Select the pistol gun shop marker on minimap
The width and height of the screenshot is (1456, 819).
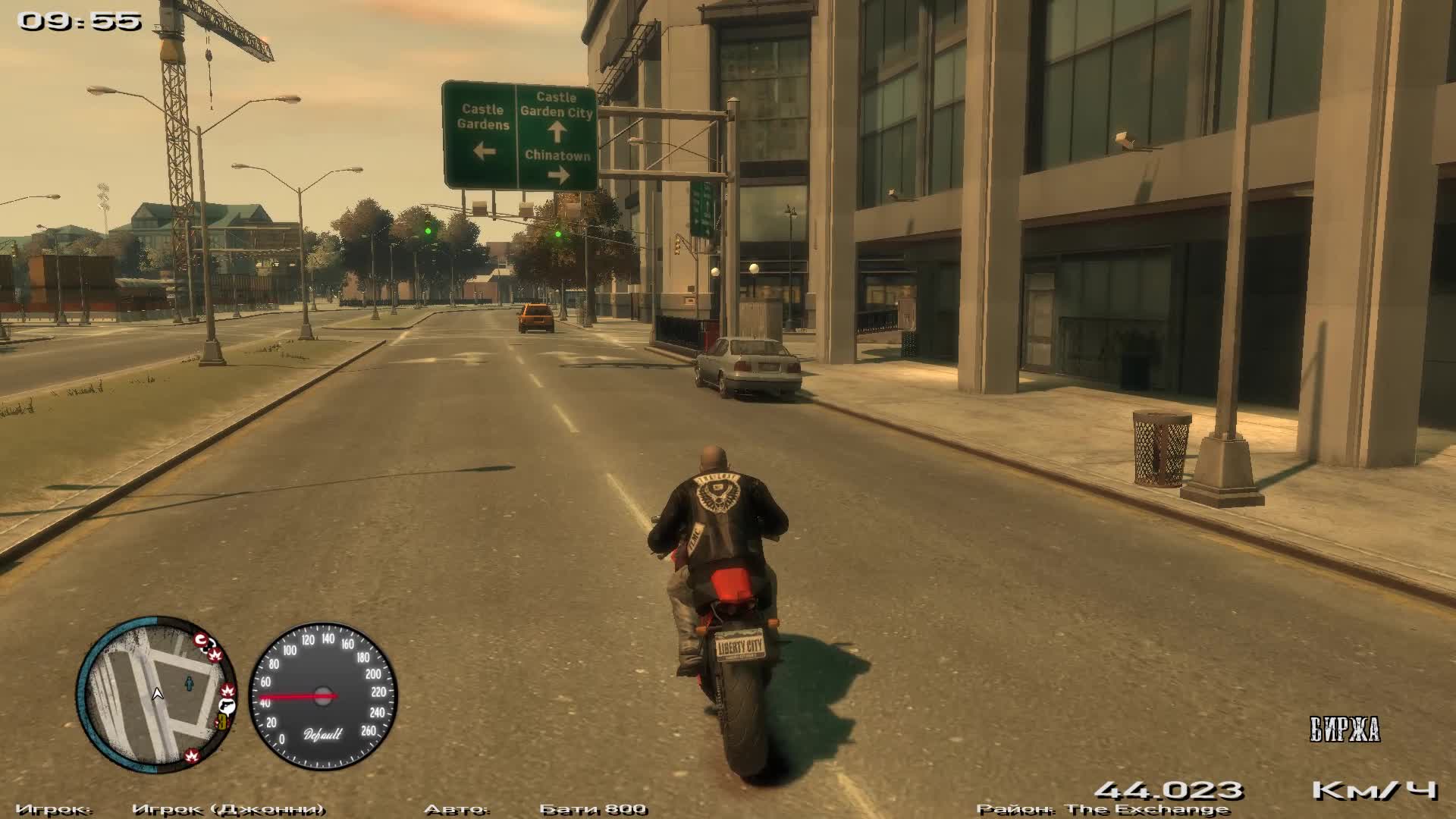(x=226, y=707)
